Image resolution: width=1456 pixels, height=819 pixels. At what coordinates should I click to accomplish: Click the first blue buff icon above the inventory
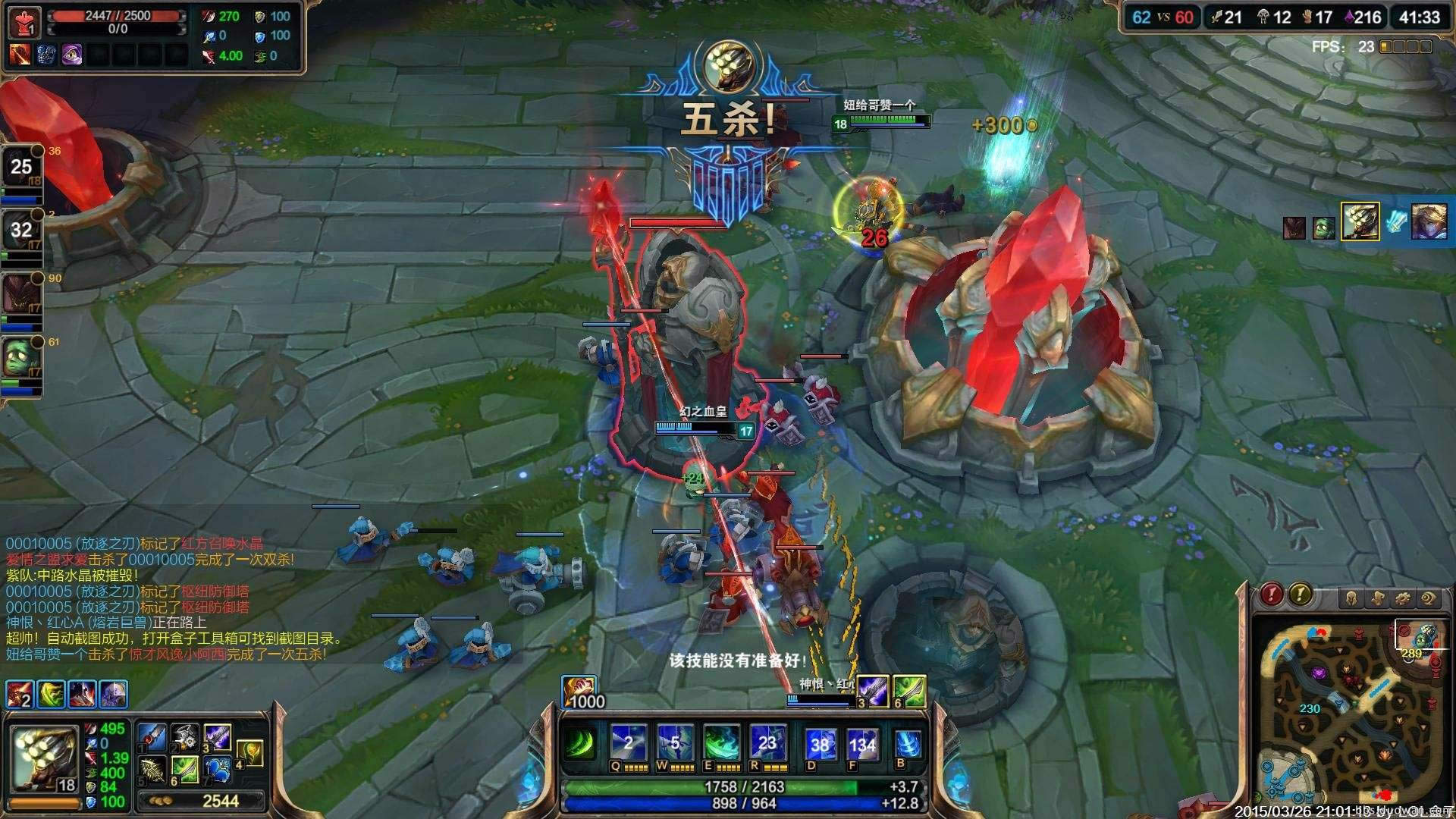point(18,693)
